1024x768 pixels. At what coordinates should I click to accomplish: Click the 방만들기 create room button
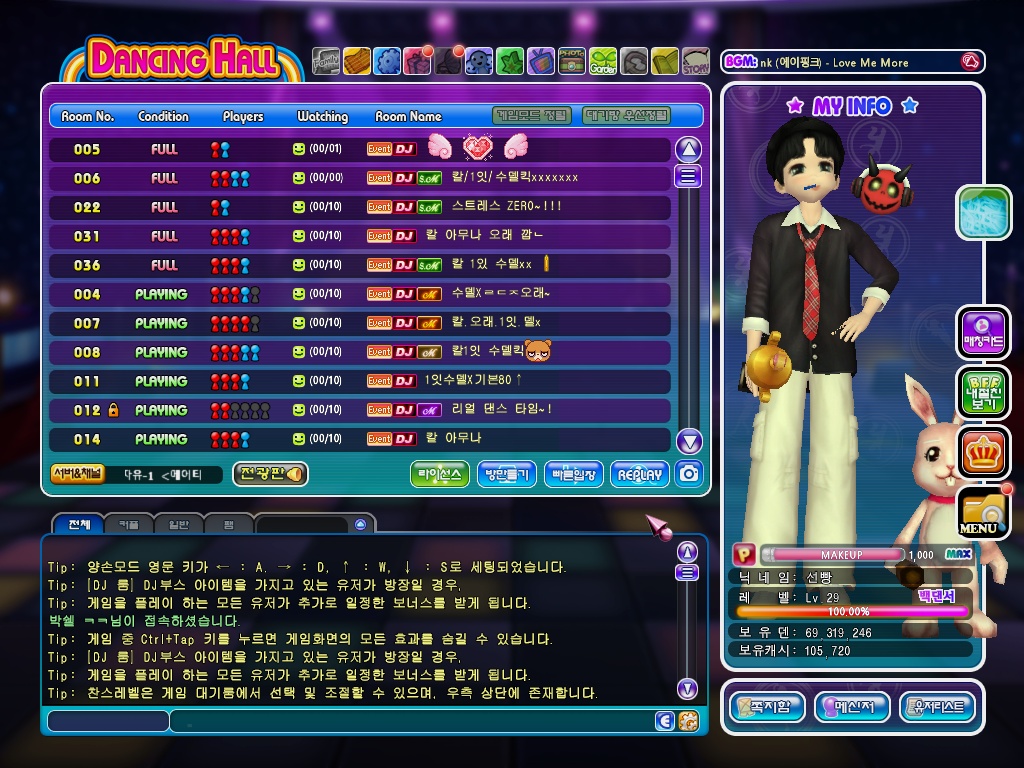pyautogui.click(x=507, y=475)
